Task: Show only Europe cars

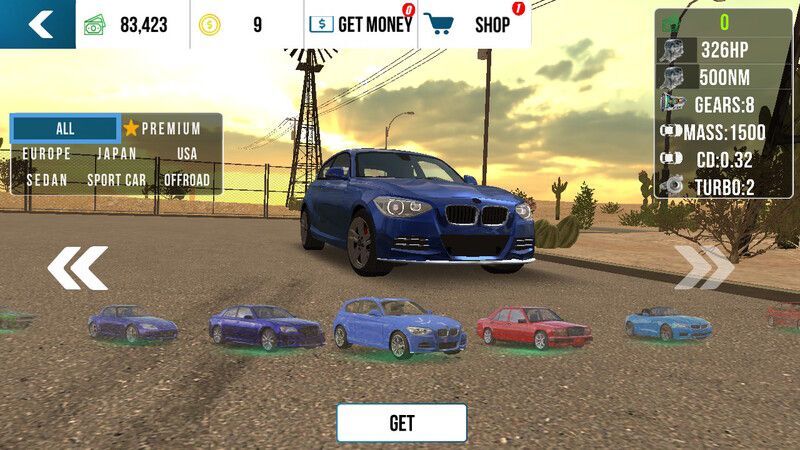Action: pyautogui.click(x=47, y=154)
